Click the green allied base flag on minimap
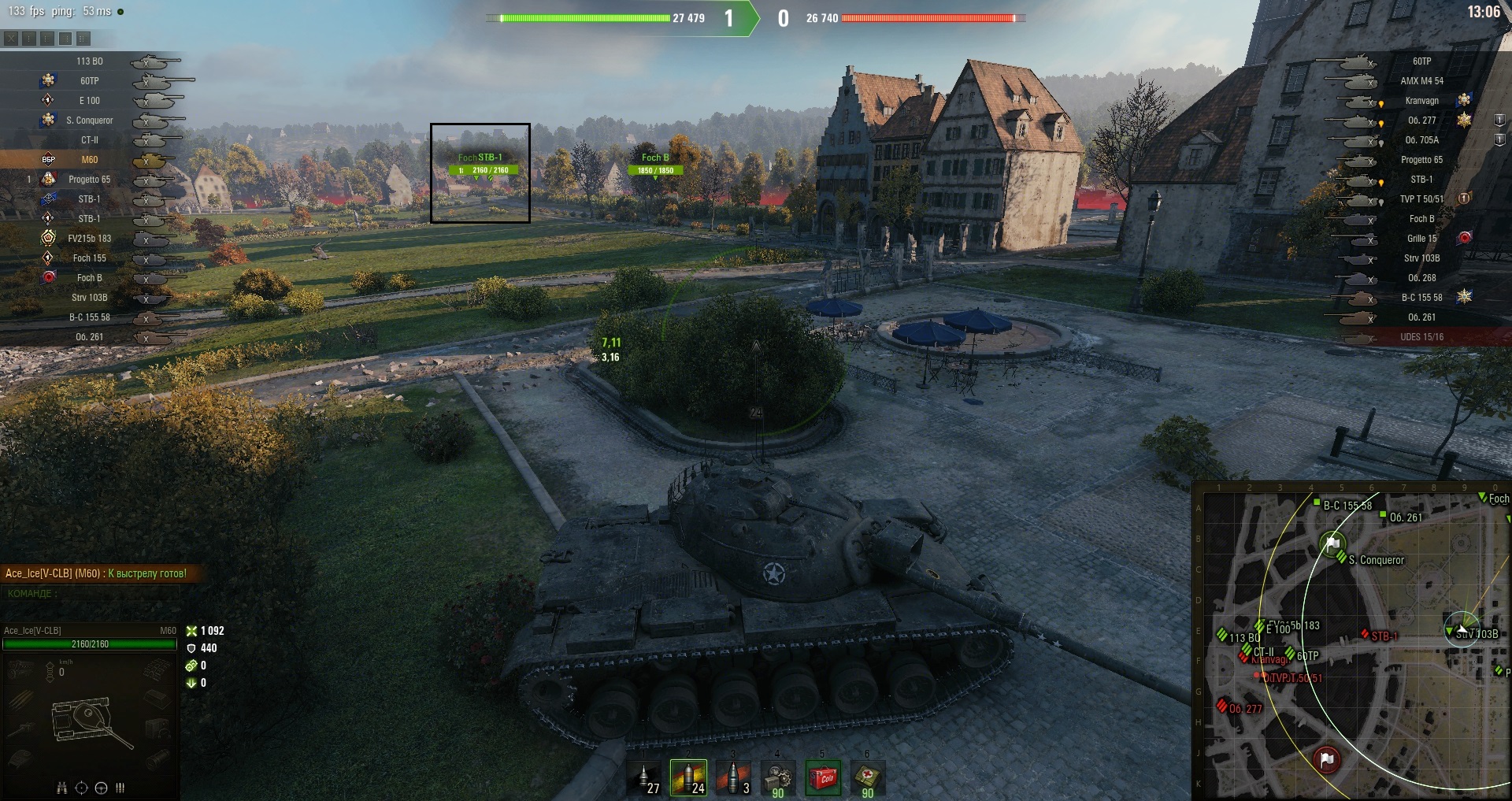The image size is (1512, 801). [x=1332, y=543]
